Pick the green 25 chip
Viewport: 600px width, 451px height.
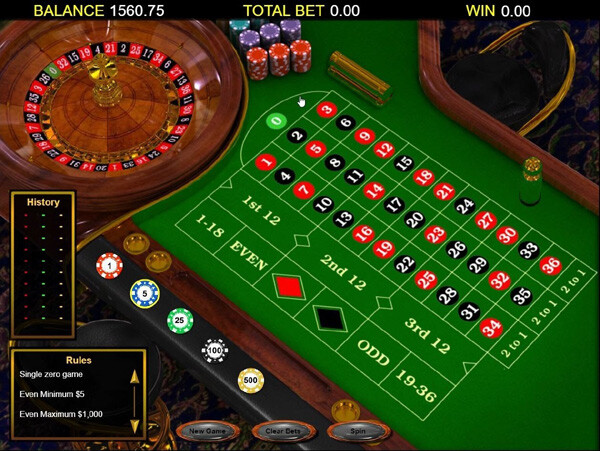coord(179,321)
